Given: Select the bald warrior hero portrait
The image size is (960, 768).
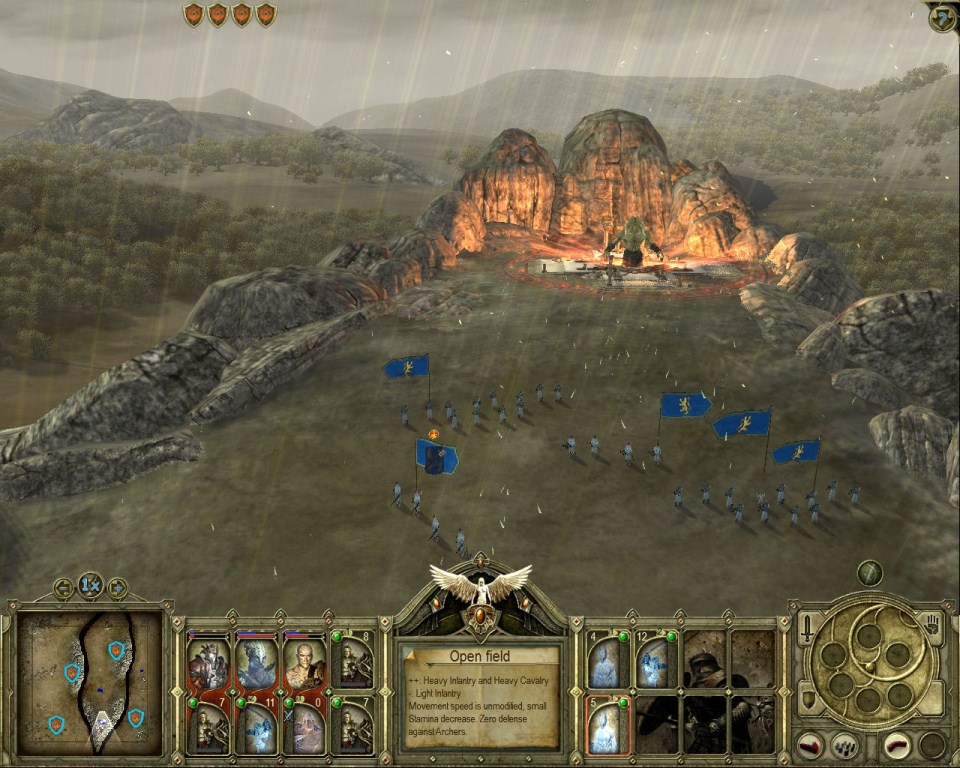Looking at the screenshot, I should pyautogui.click(x=304, y=664).
